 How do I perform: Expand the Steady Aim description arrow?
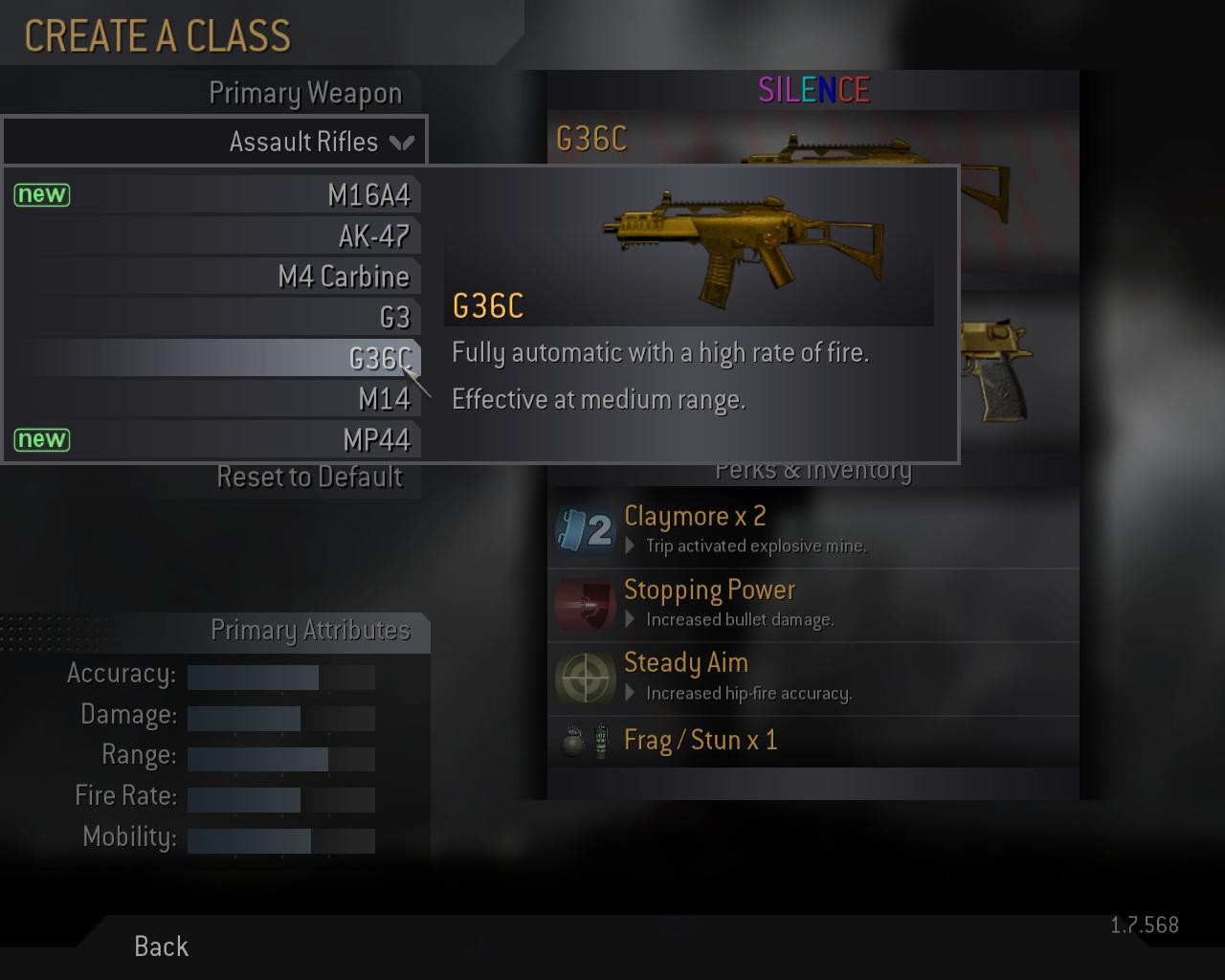[x=630, y=693]
